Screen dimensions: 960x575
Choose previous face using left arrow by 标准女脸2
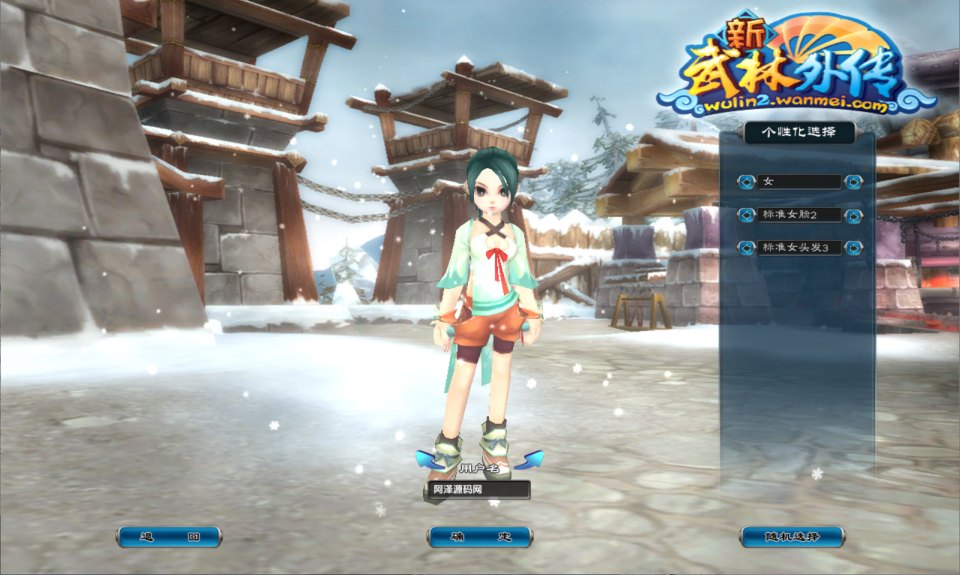point(746,215)
